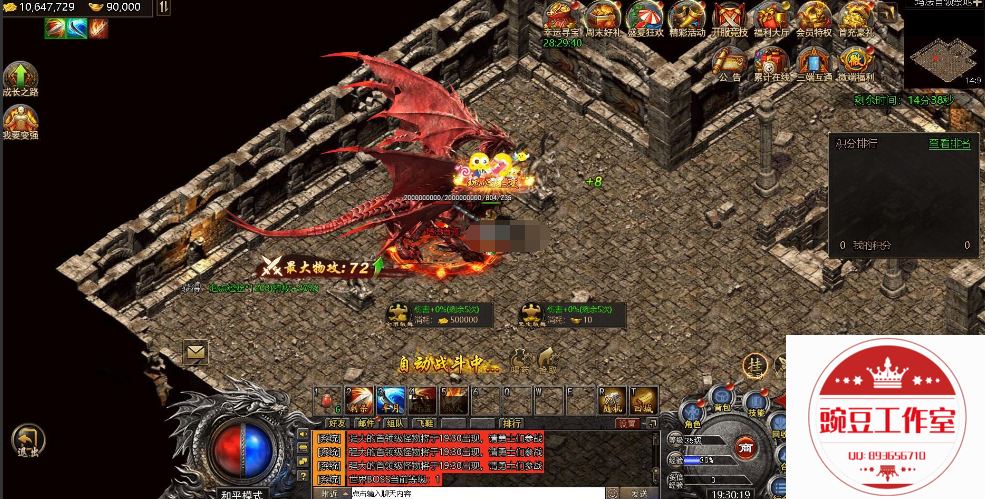
Task: Click the minimap in the corner
Action: (943, 62)
